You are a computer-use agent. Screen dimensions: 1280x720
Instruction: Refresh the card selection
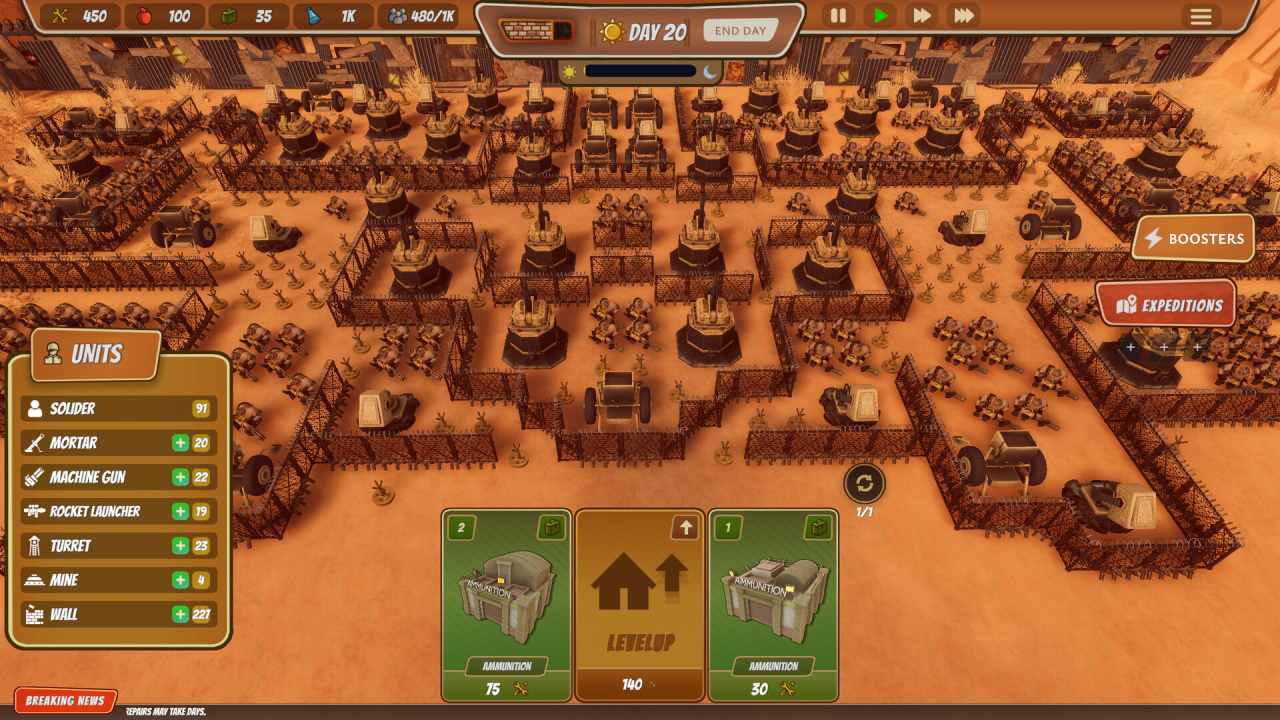pyautogui.click(x=864, y=485)
